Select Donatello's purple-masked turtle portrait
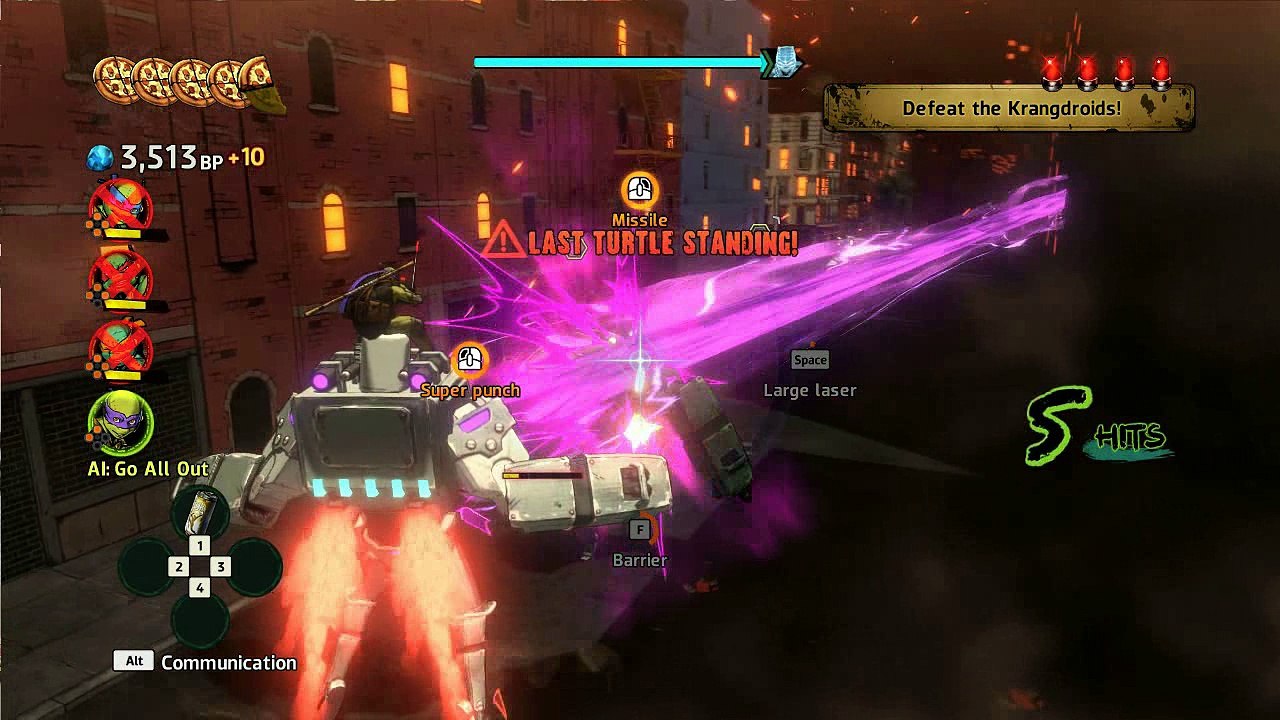Screen dimensions: 1280x720 tap(121, 423)
